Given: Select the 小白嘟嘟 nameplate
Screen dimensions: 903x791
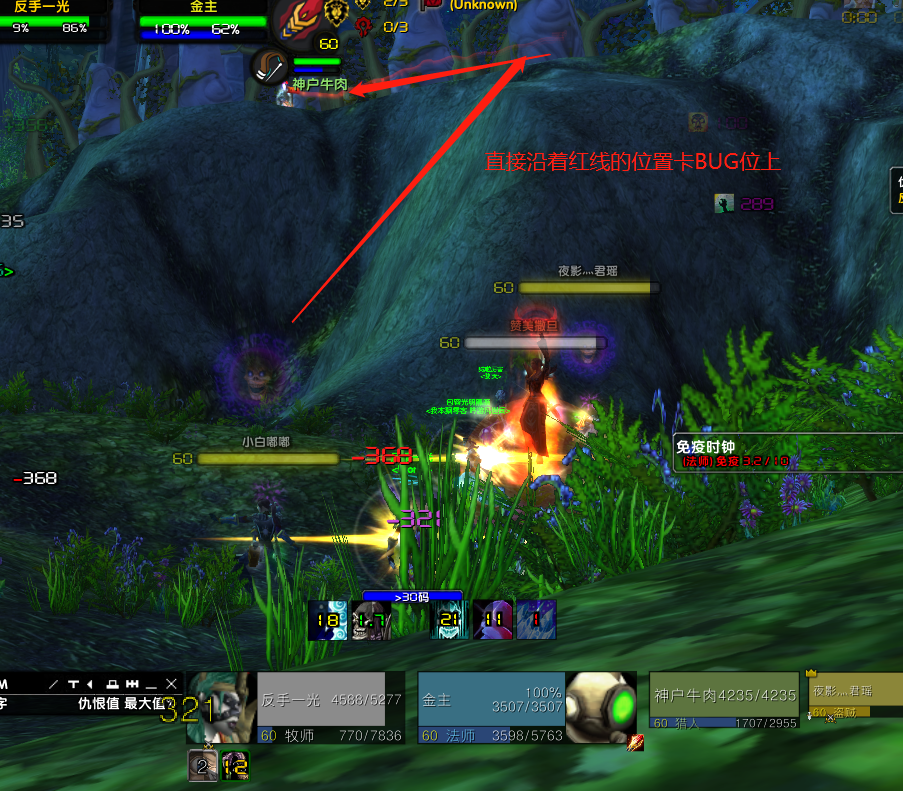Looking at the screenshot, I should pyautogui.click(x=268, y=458).
